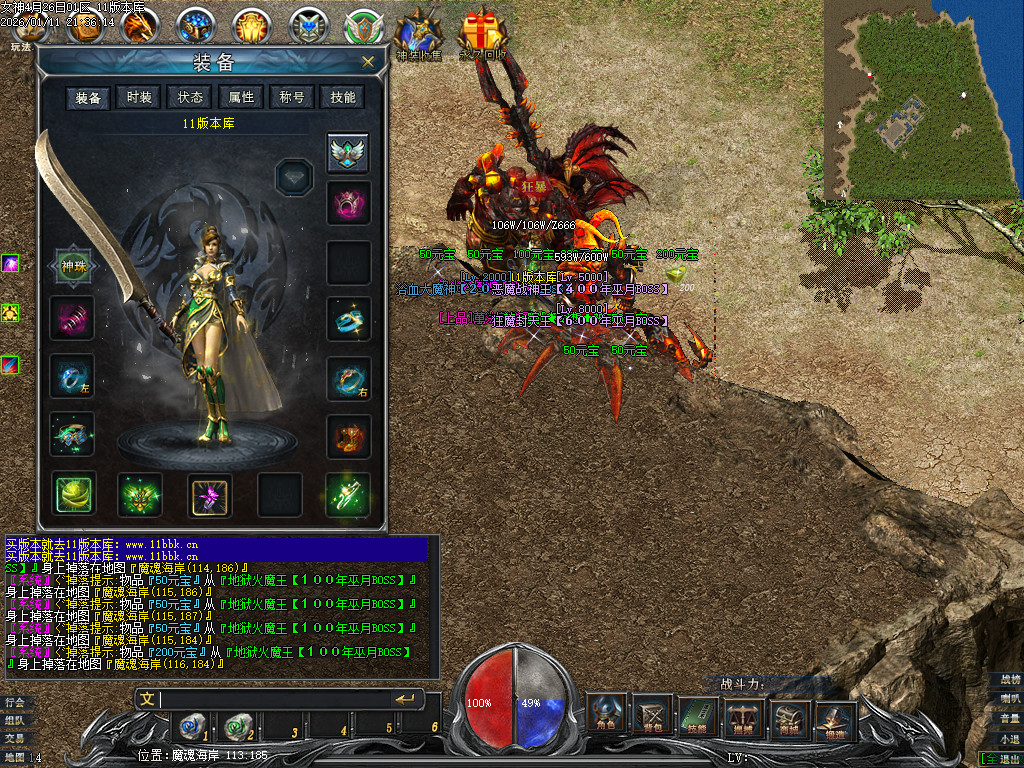Open the 背包 bag button
The image size is (1024, 768).
653,714
